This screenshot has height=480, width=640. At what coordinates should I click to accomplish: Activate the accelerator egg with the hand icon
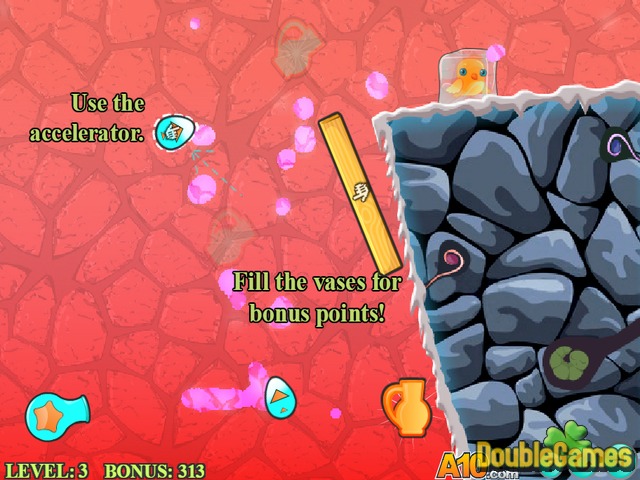tap(172, 132)
